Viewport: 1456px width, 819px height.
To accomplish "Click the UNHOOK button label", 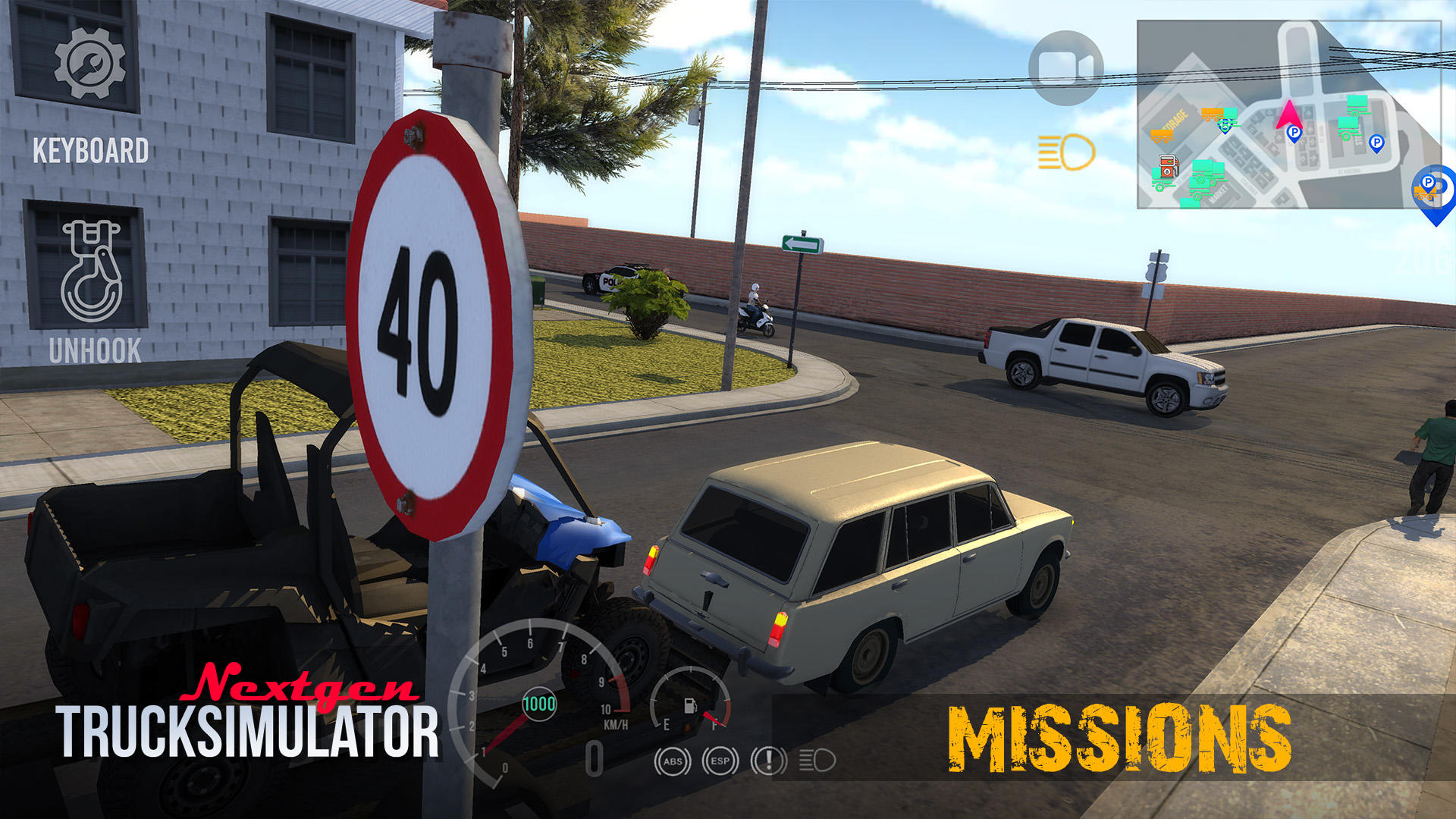I will 96,350.
